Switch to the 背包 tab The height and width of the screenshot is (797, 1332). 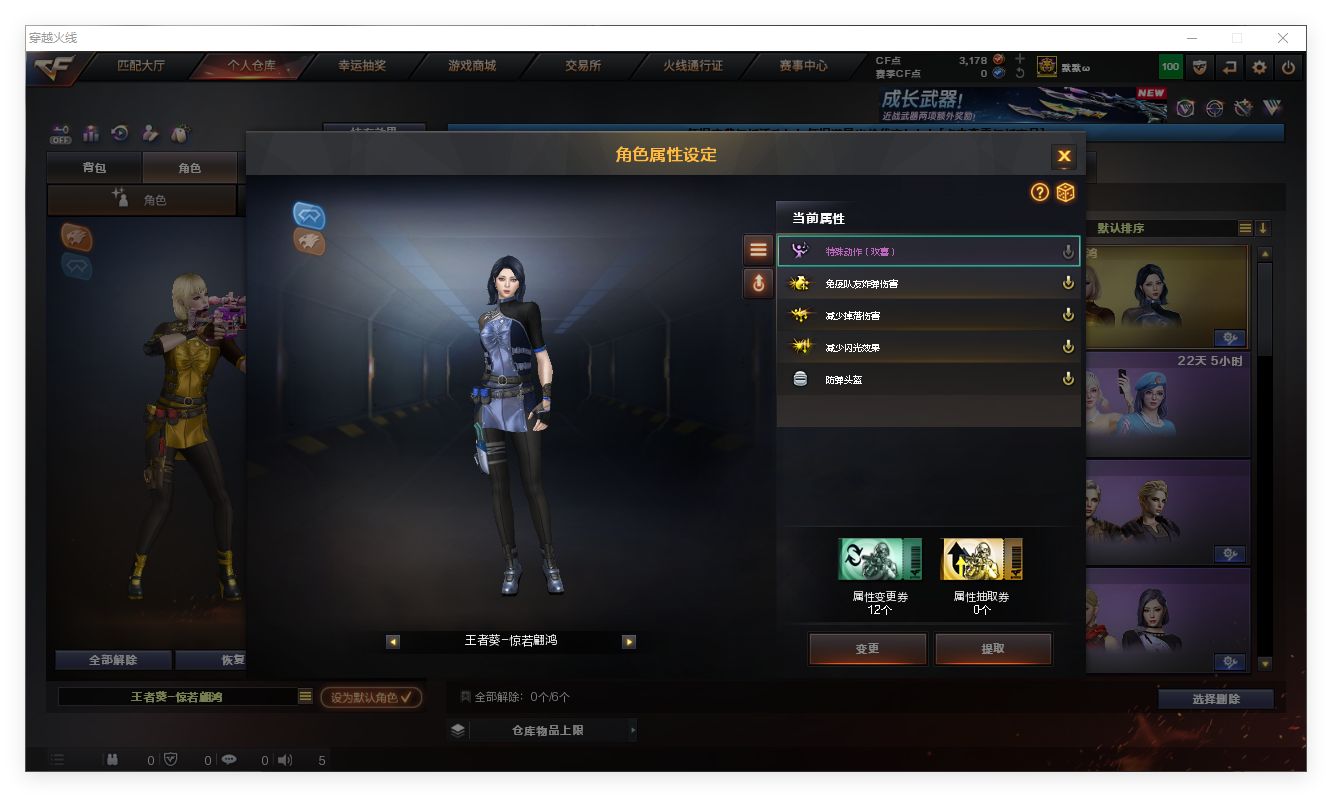coord(95,167)
